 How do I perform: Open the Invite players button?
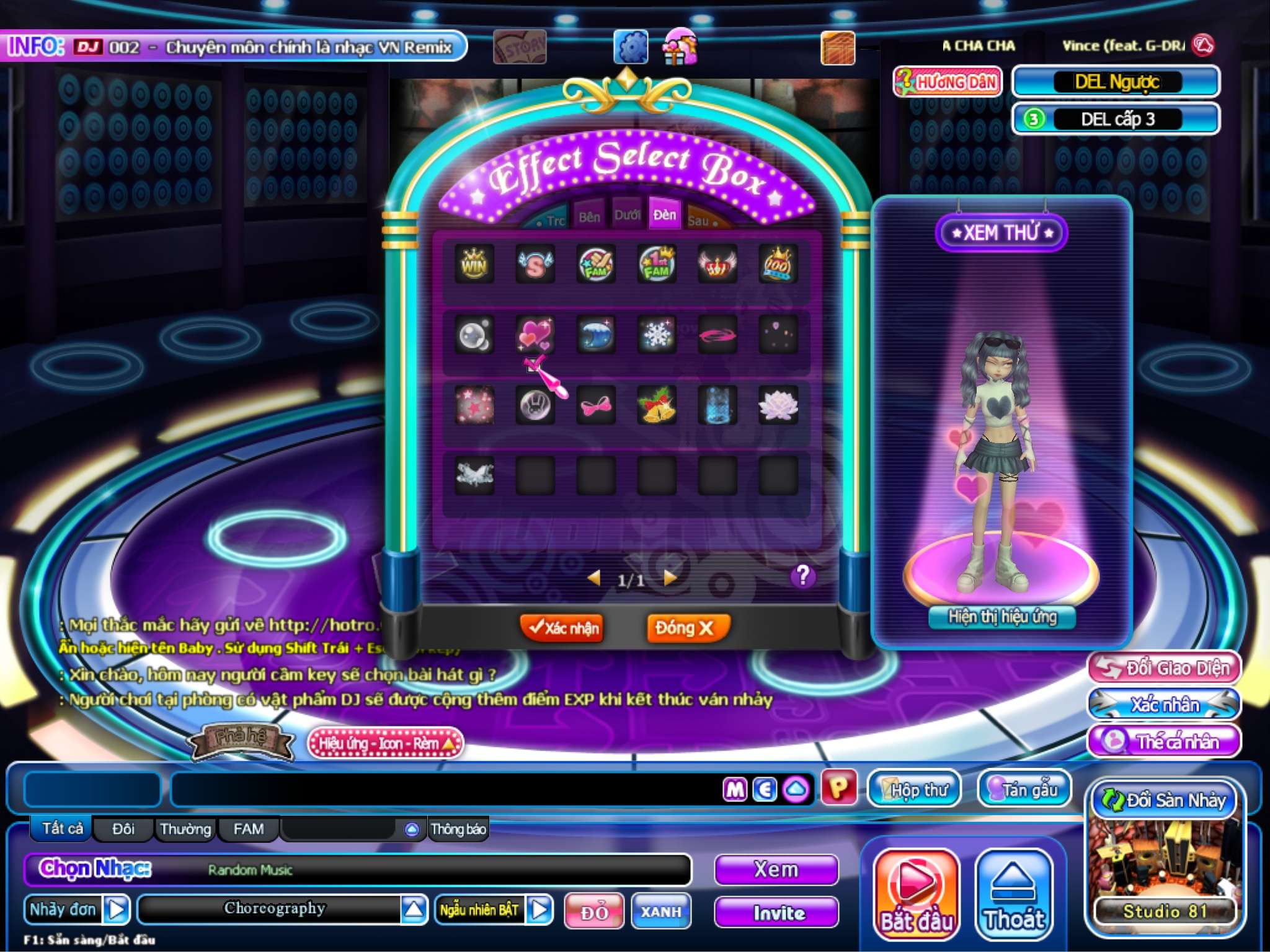pyautogui.click(x=776, y=912)
